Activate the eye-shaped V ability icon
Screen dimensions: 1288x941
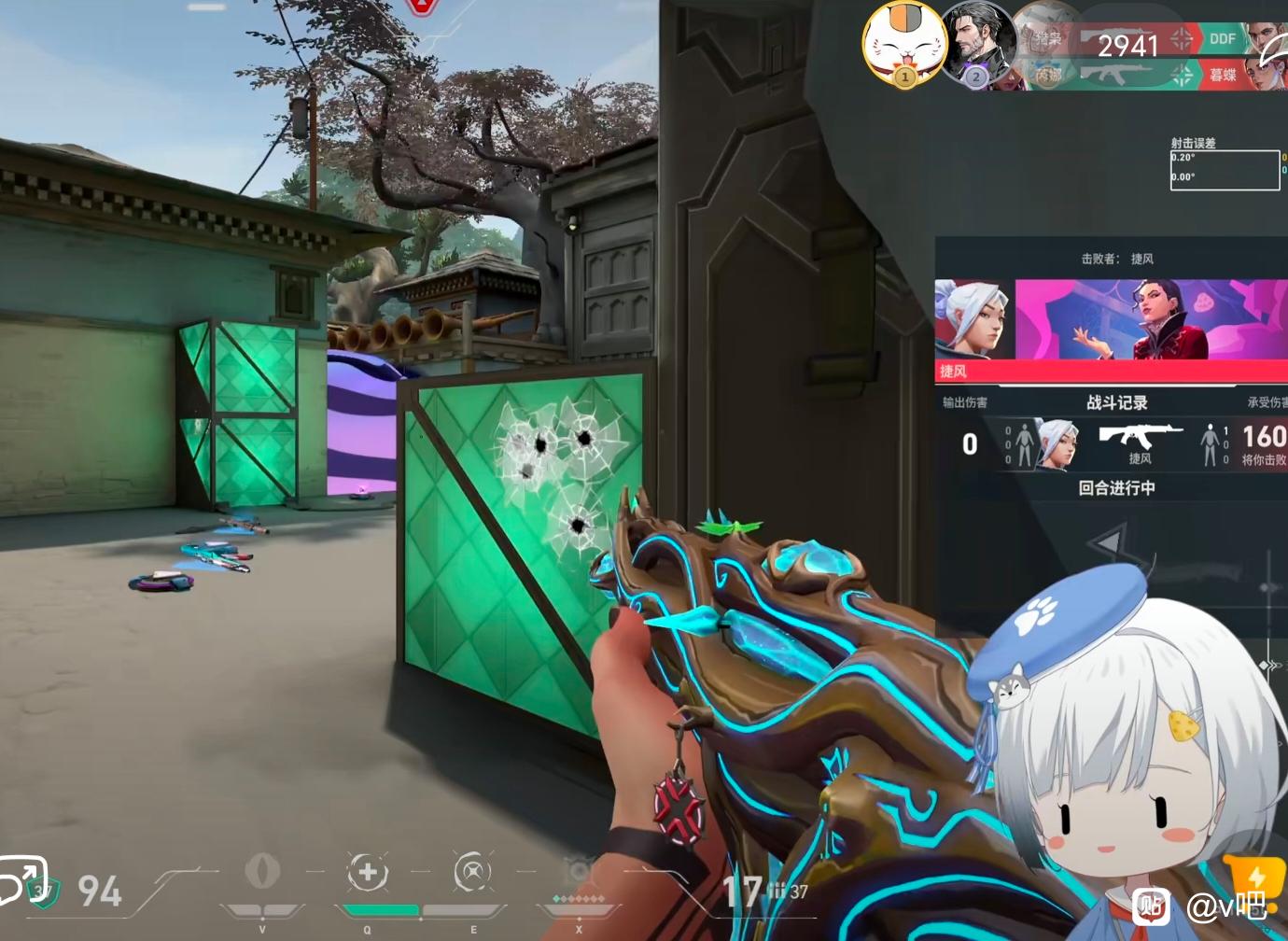pyautogui.click(x=262, y=872)
